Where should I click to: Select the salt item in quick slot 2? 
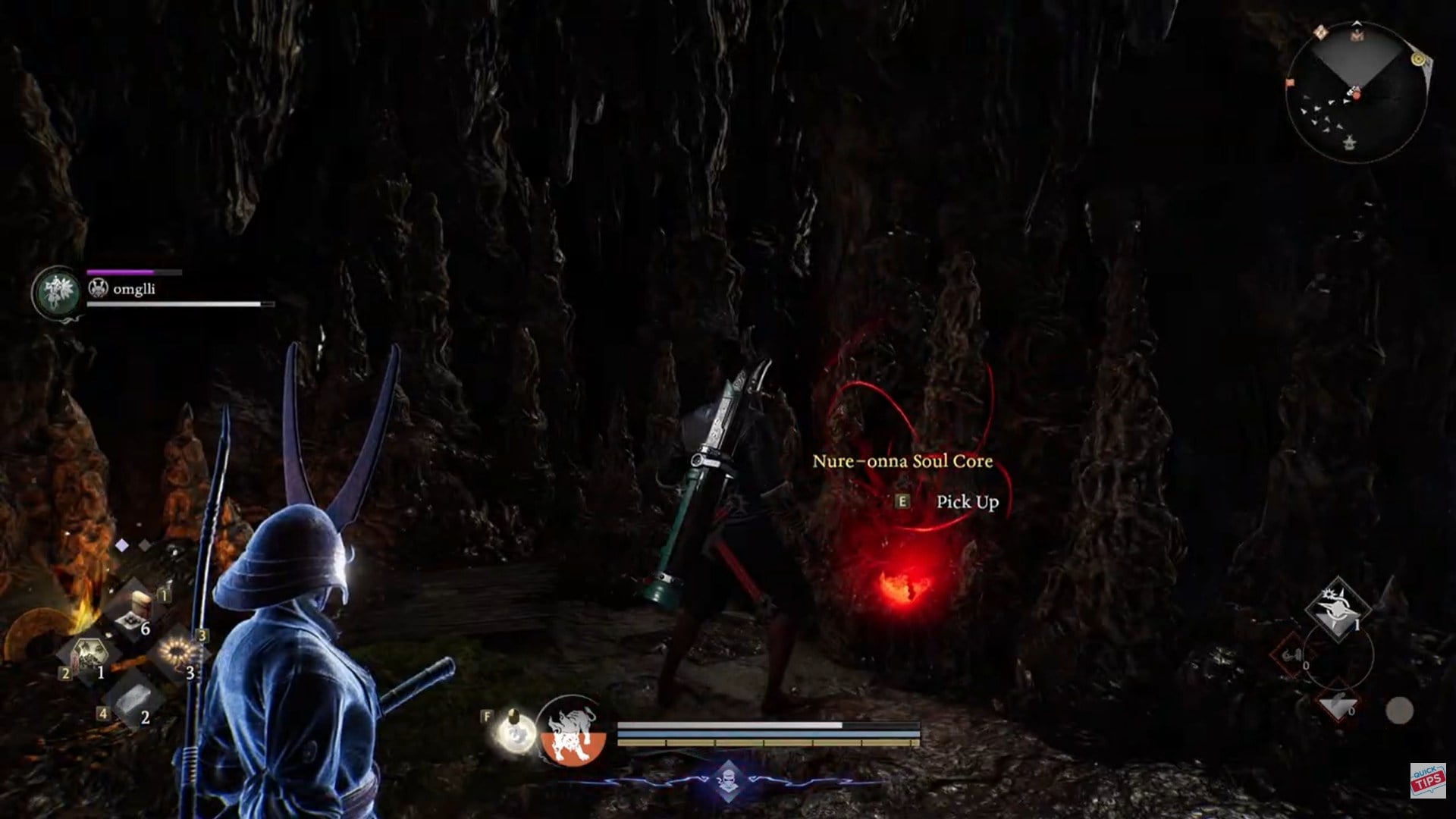135,699
